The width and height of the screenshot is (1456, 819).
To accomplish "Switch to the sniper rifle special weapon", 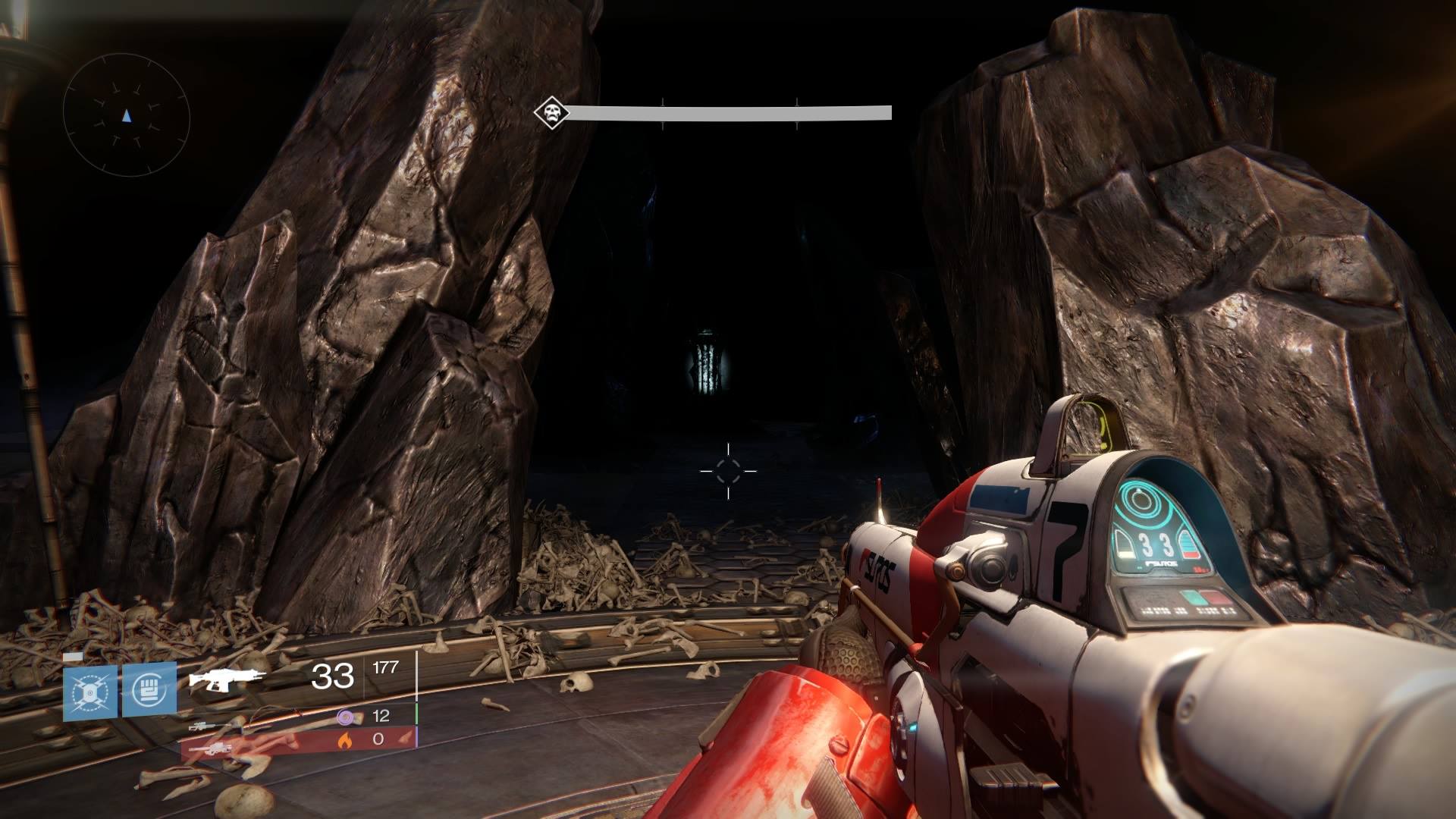I will coord(208,726).
